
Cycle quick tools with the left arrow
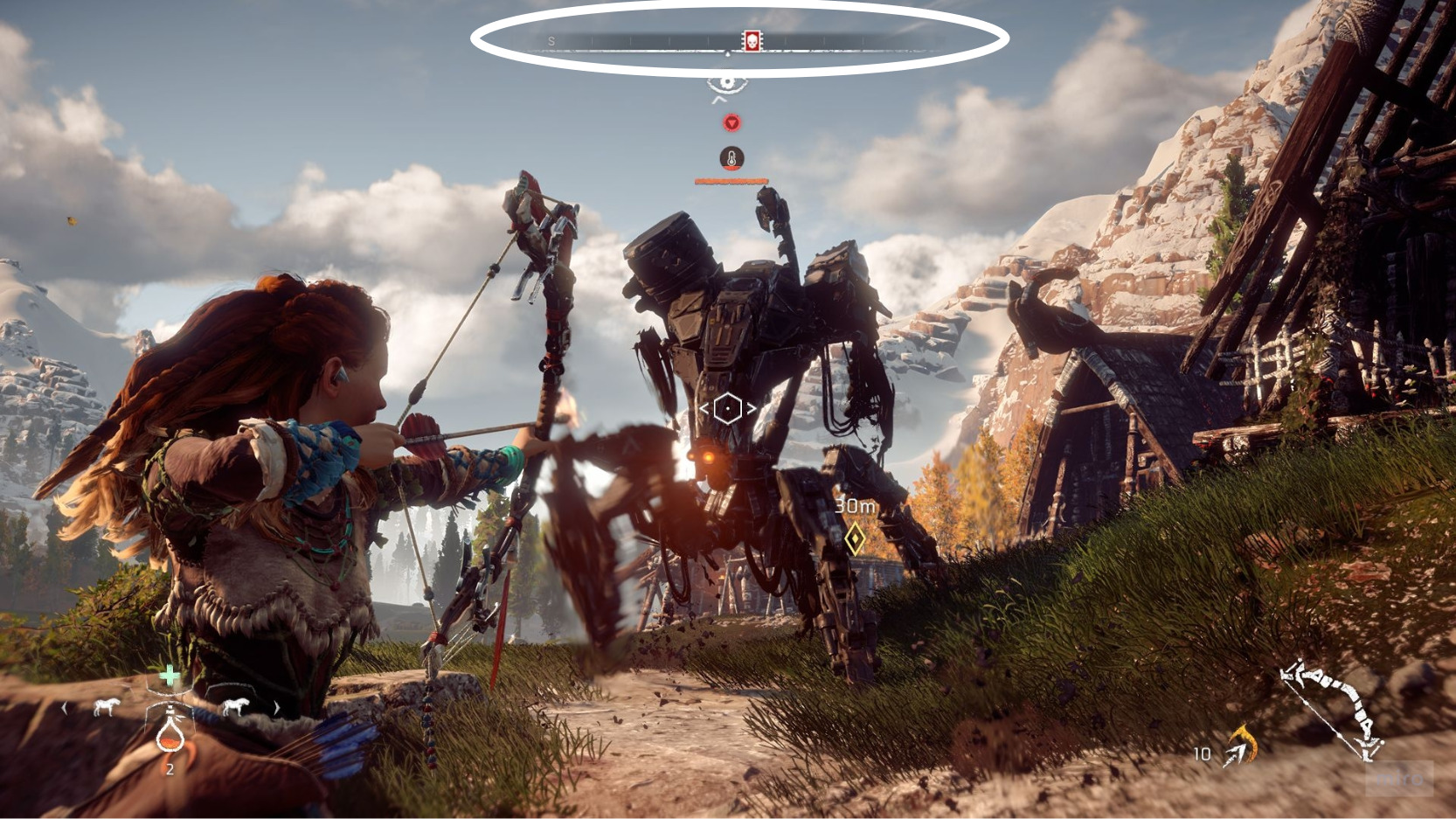tap(65, 708)
